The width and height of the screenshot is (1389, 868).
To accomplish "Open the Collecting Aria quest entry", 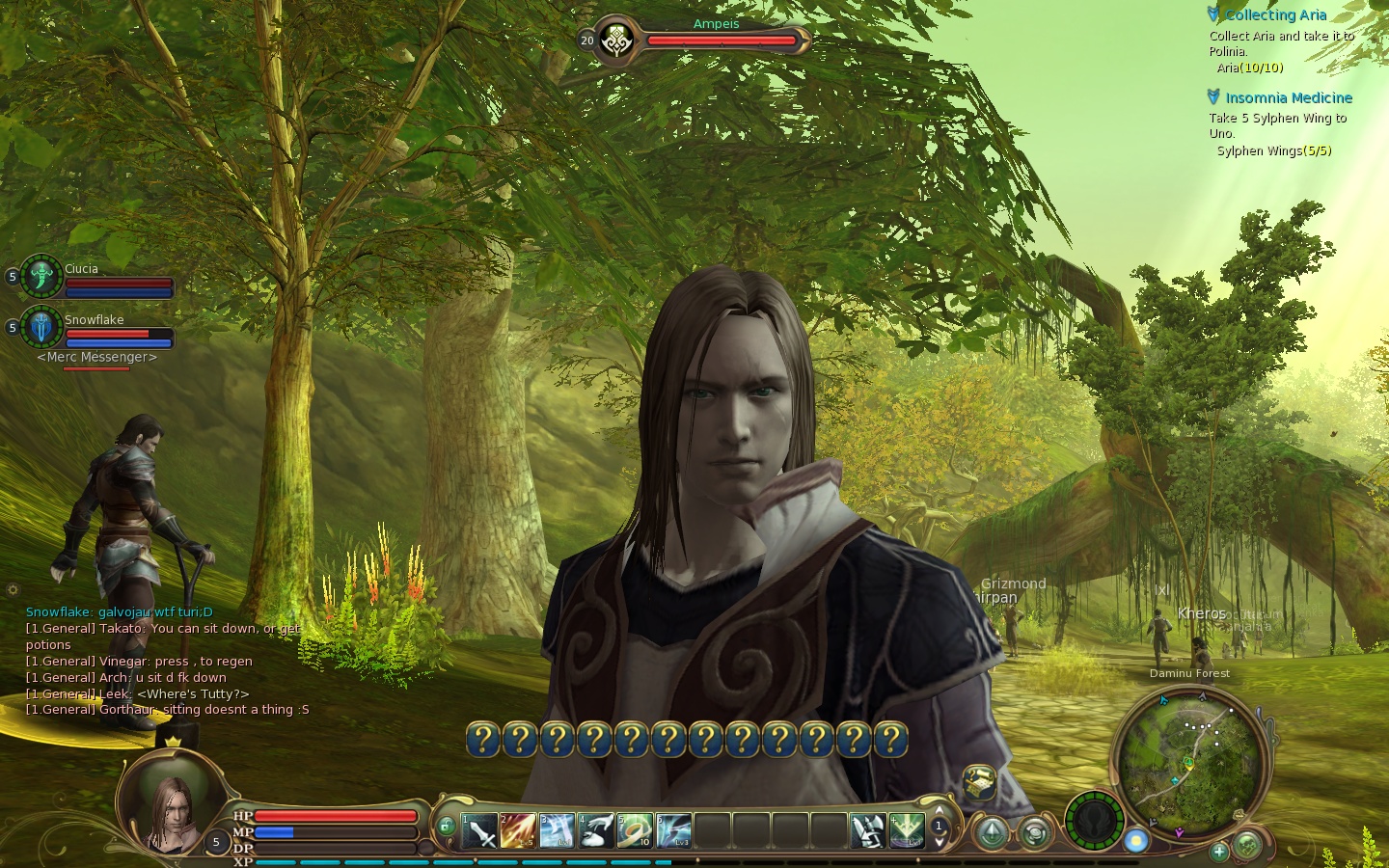I will coord(1275,14).
